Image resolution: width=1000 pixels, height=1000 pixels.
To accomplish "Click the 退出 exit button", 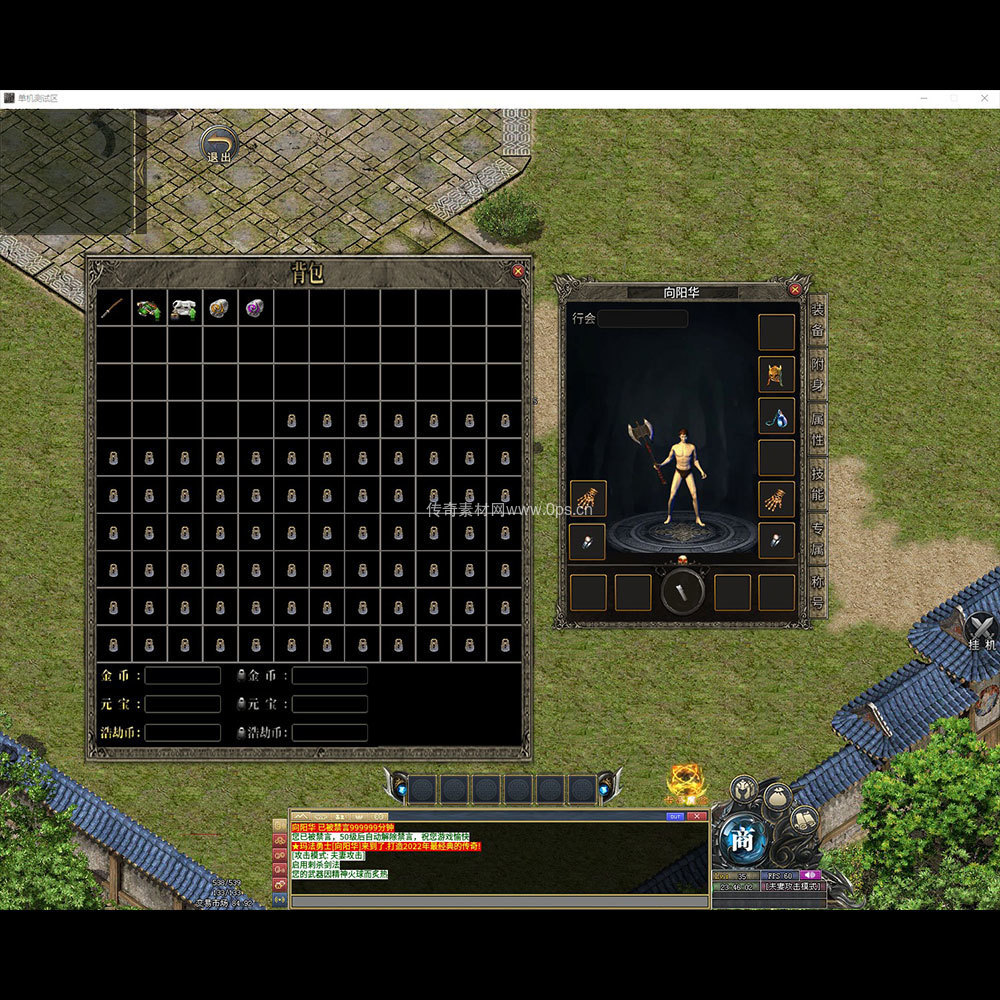I will tap(218, 146).
